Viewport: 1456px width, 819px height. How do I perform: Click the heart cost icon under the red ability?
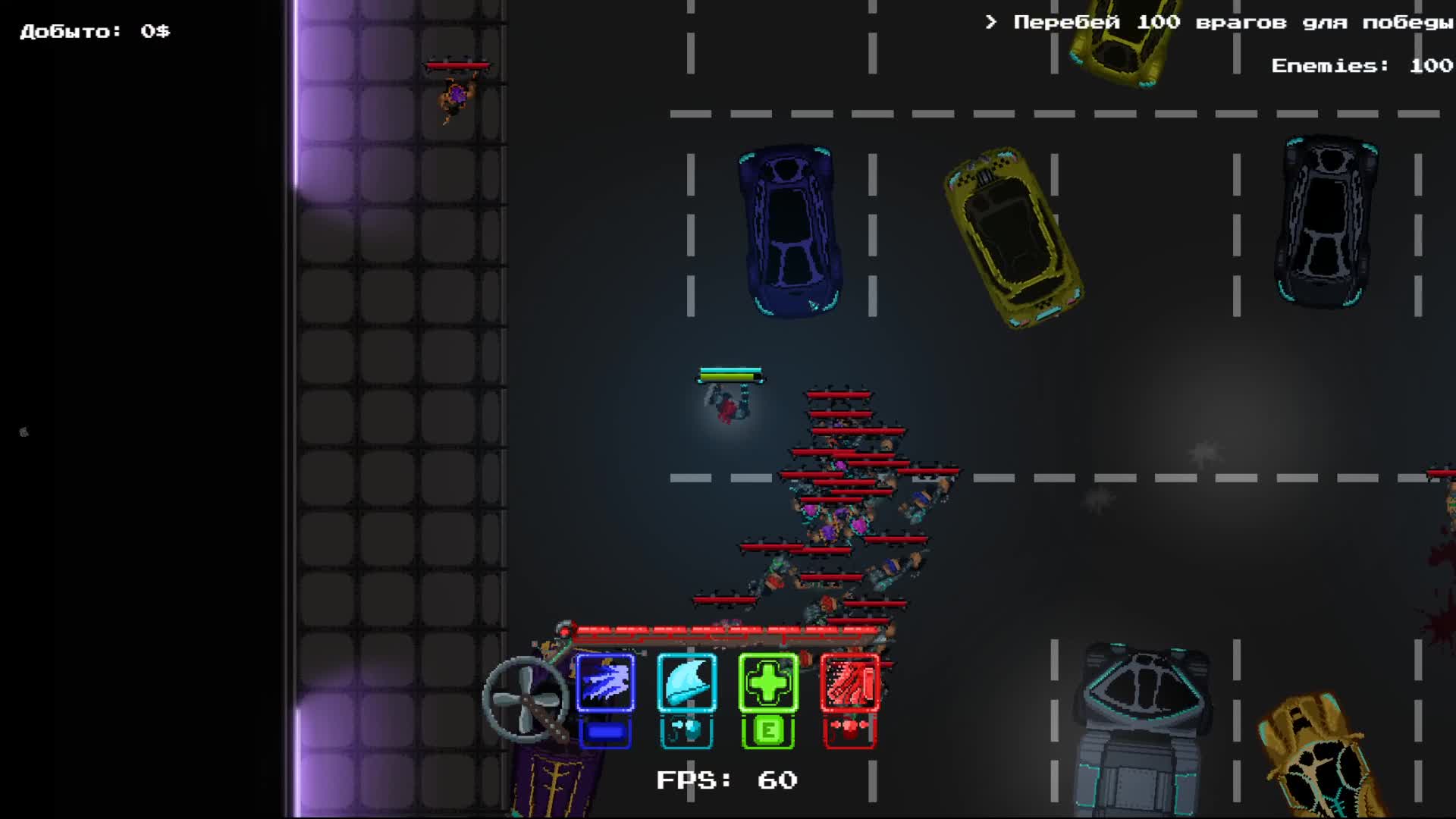849,730
